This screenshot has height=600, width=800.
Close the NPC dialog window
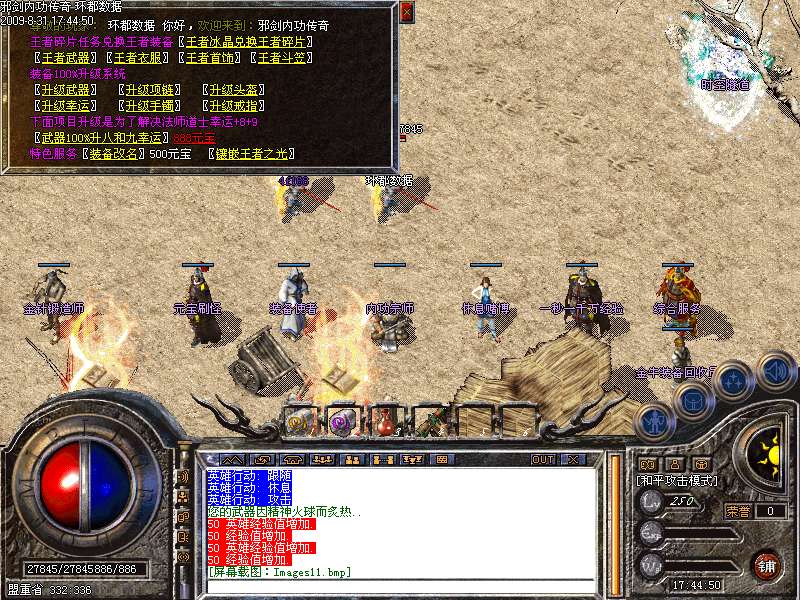[405, 13]
